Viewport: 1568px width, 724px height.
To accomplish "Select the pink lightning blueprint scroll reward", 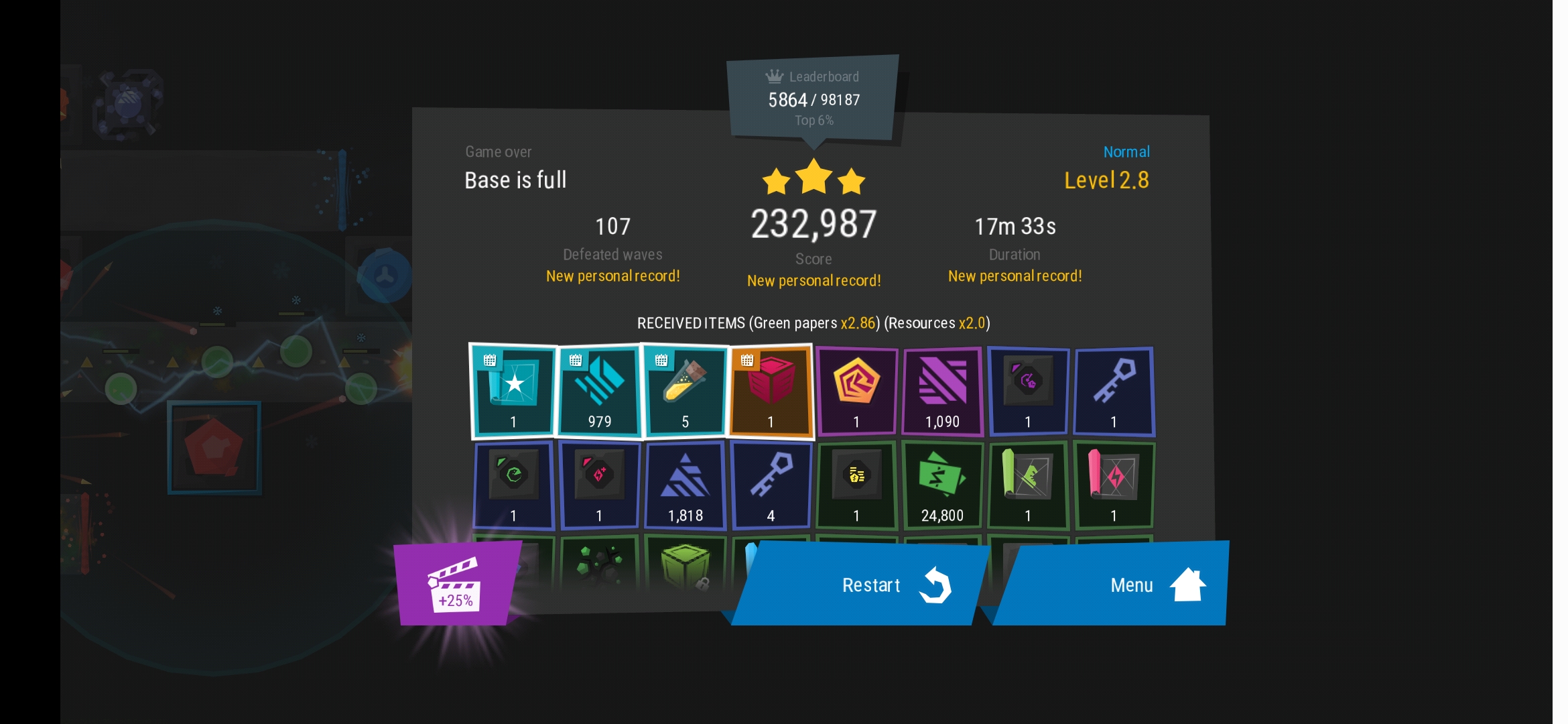I will click(x=1114, y=485).
